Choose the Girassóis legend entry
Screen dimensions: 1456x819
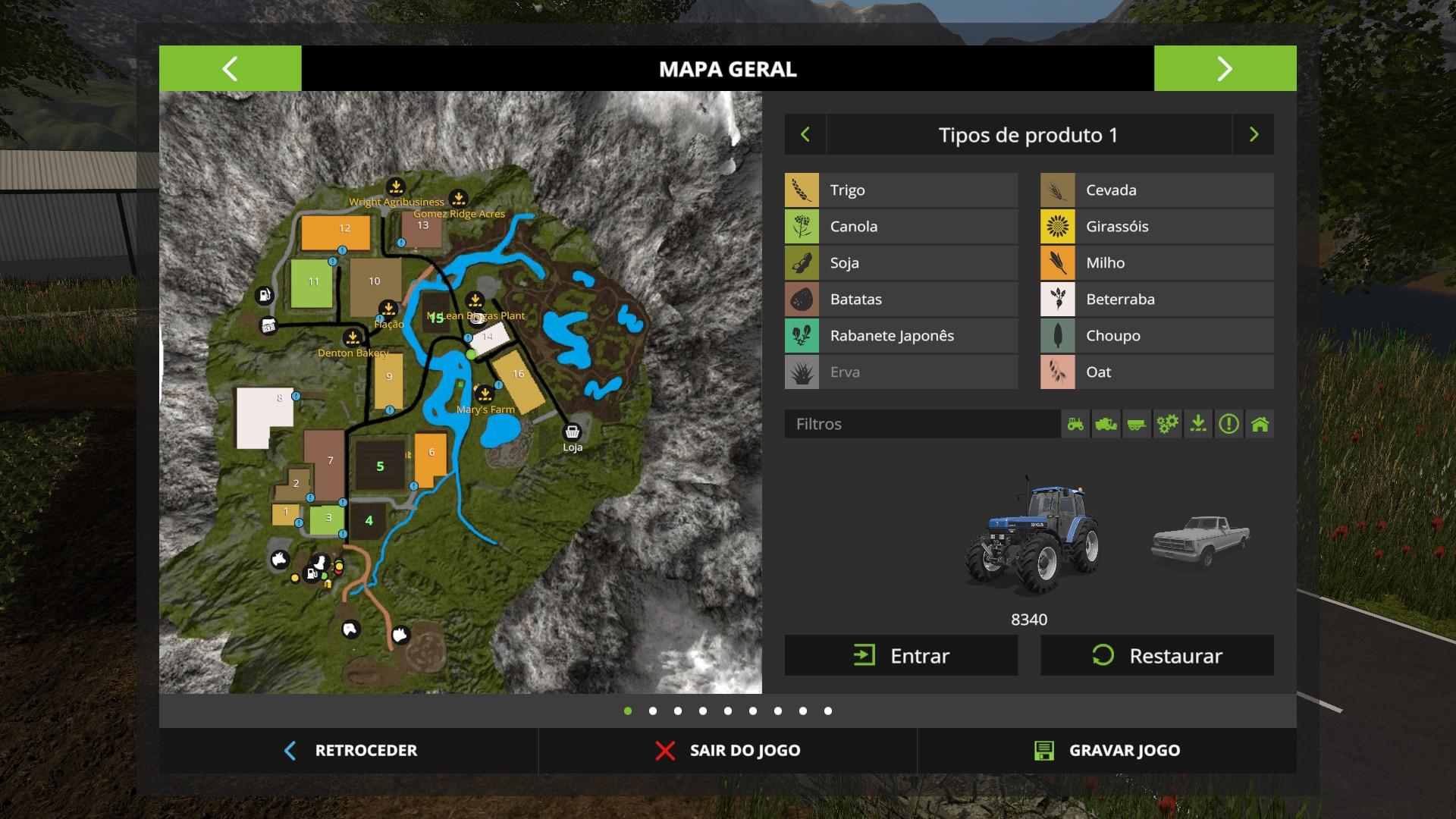(1156, 227)
